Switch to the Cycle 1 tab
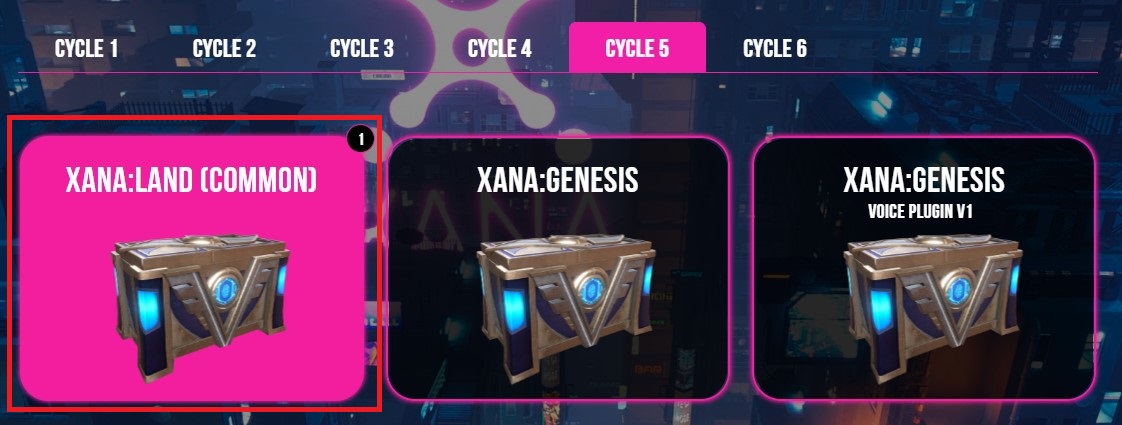1122x425 pixels. click(86, 48)
